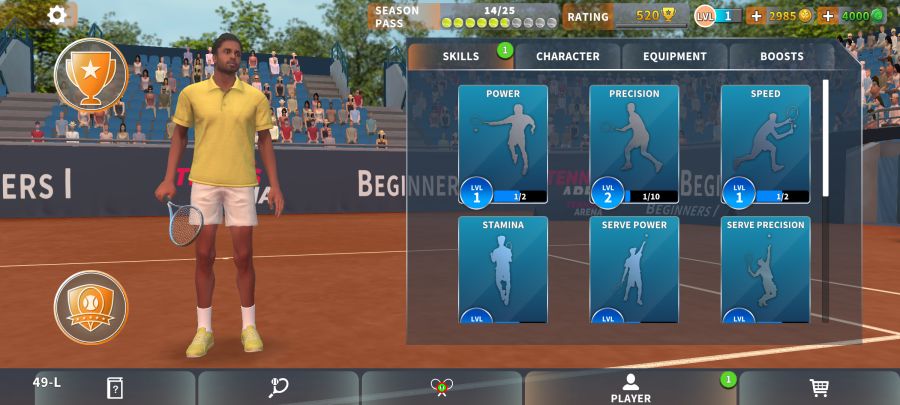
Task: Choose the Serve Precision skill card
Action: [x=765, y=270]
